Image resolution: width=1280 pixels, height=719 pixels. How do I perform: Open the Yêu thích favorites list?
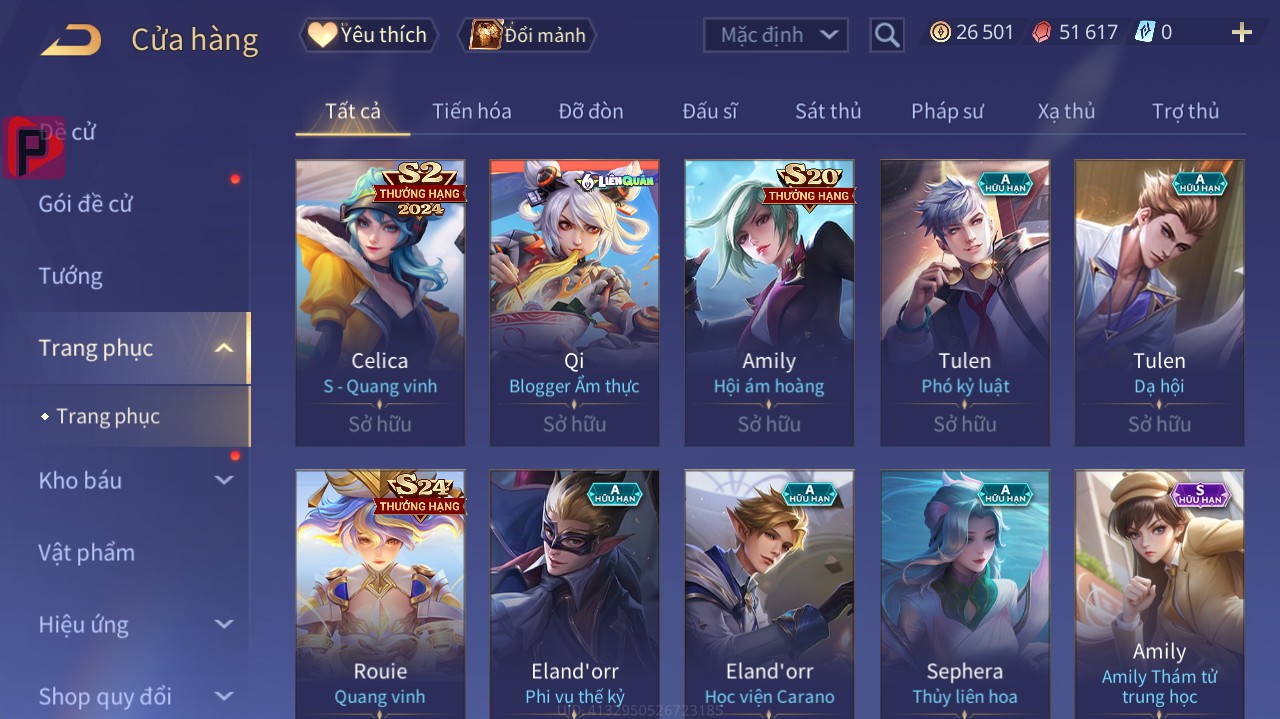coord(367,35)
